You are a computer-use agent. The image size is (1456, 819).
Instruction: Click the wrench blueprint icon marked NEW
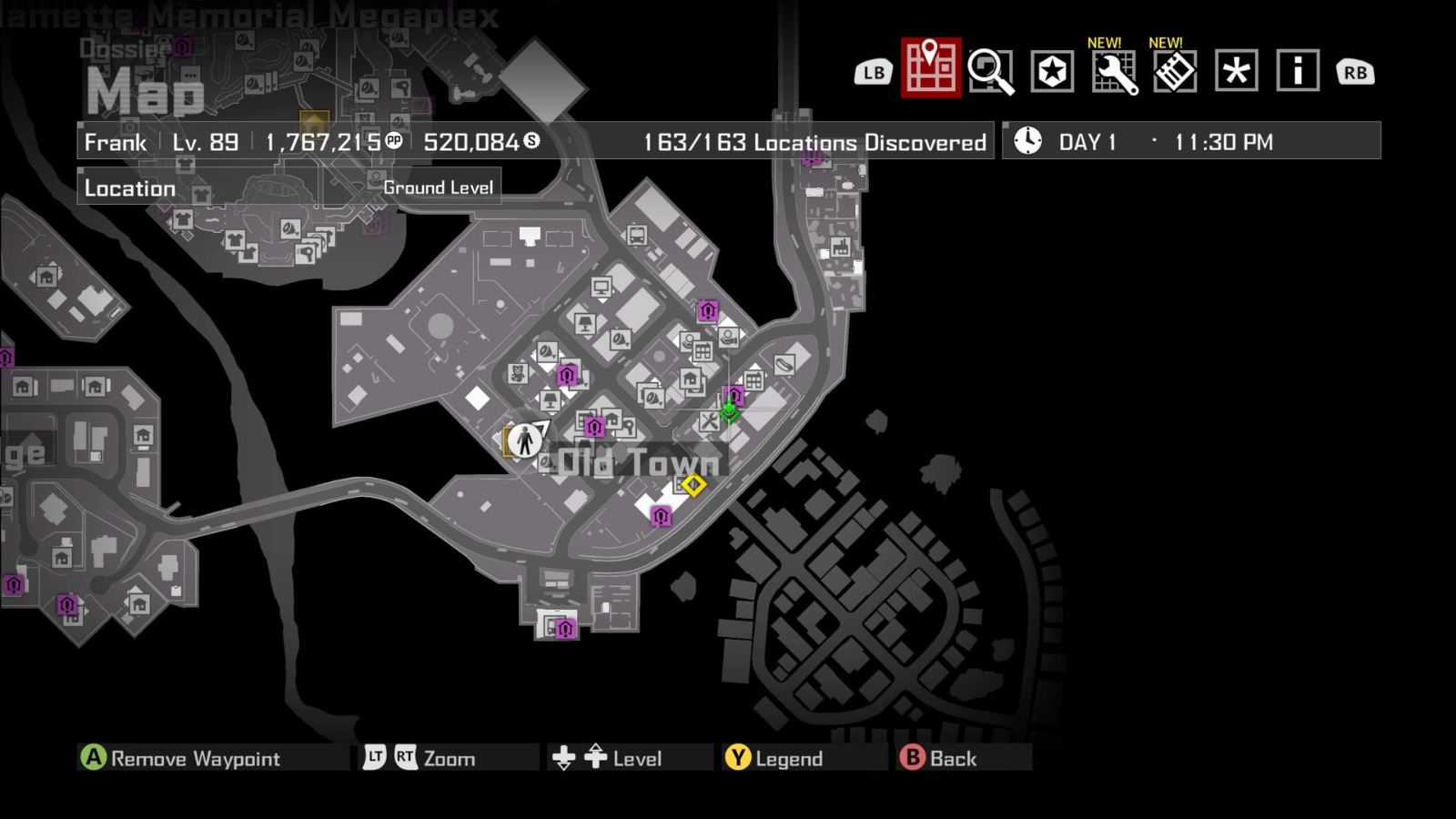1114,71
